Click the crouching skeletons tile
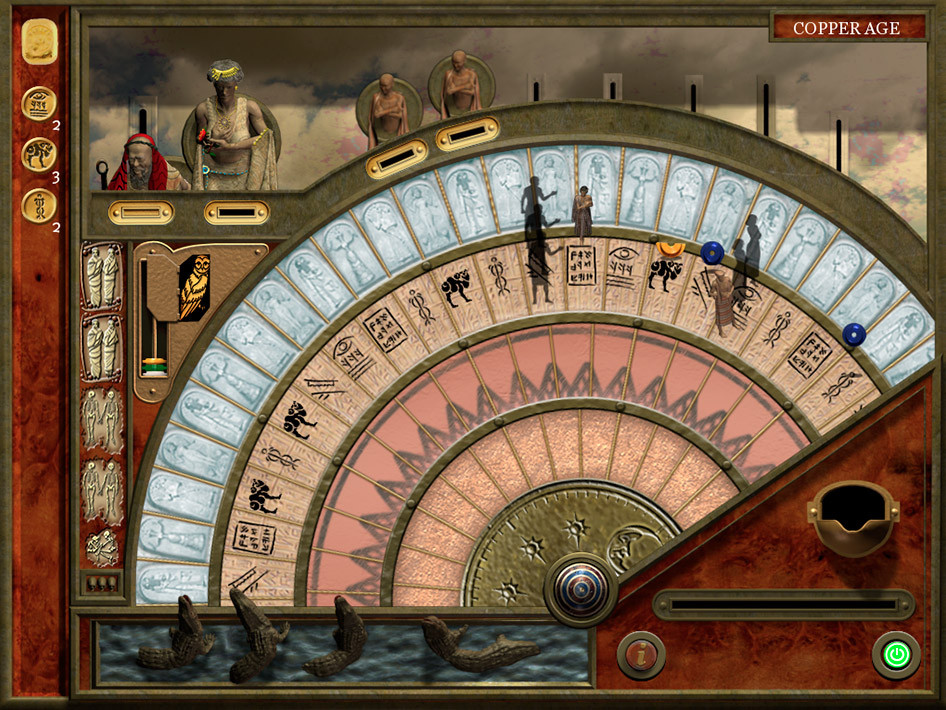 [x=102, y=548]
